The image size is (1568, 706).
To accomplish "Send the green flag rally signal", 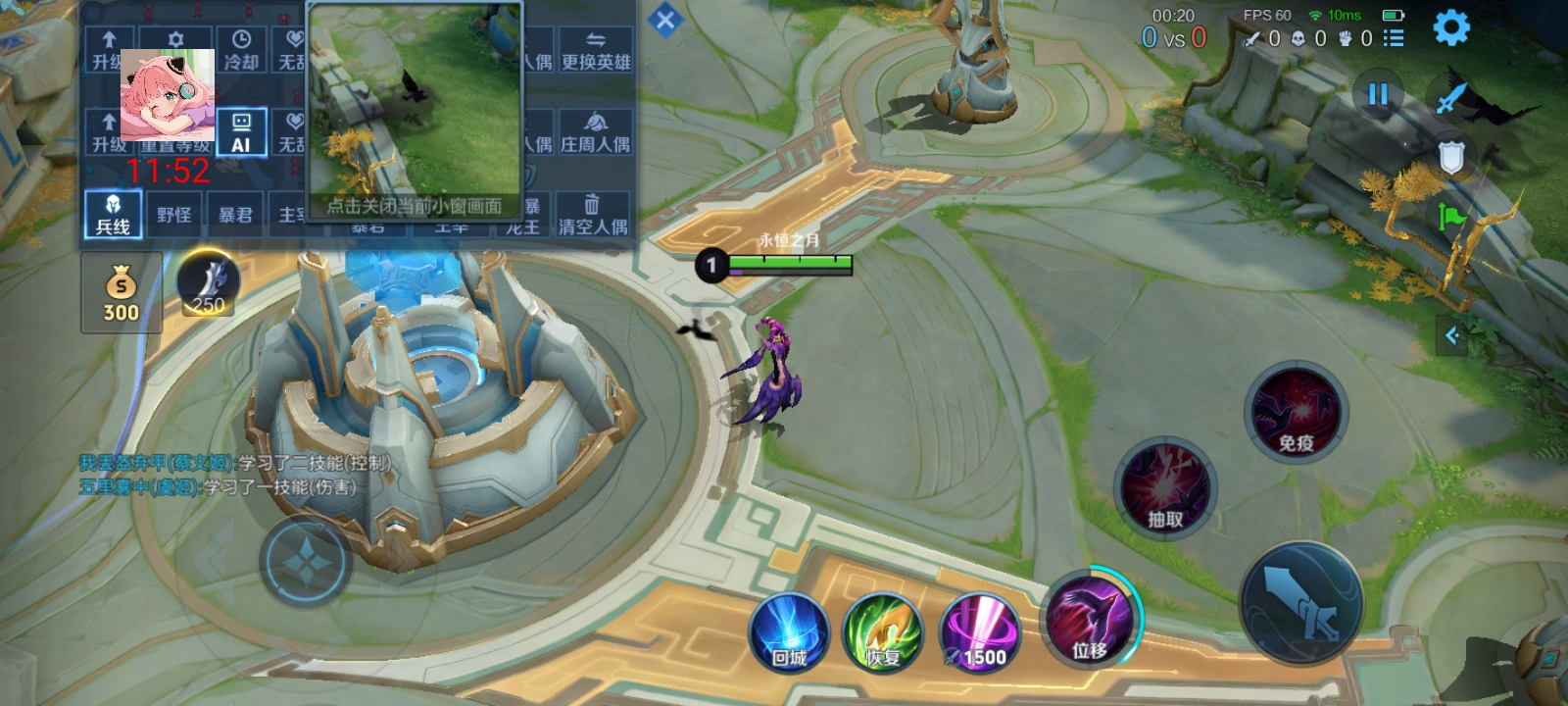I will tap(1451, 215).
